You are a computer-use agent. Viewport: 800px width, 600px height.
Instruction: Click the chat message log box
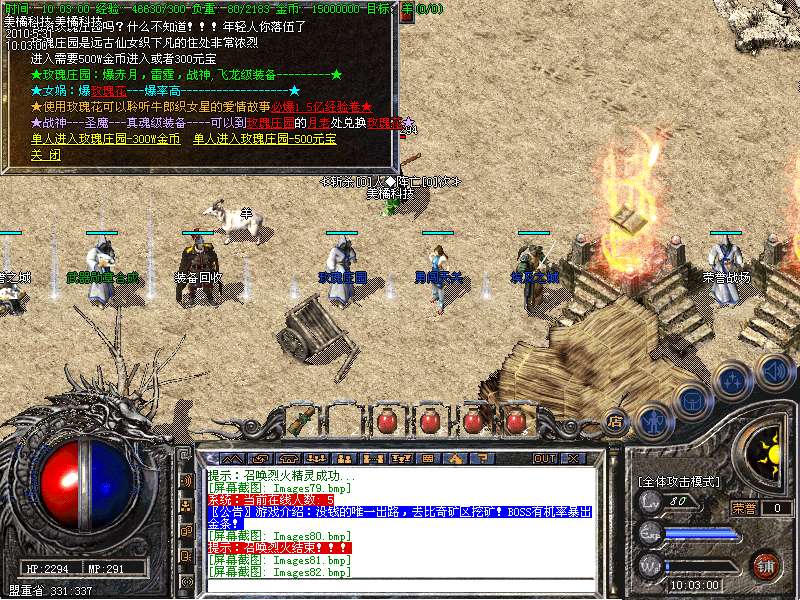coord(400,522)
